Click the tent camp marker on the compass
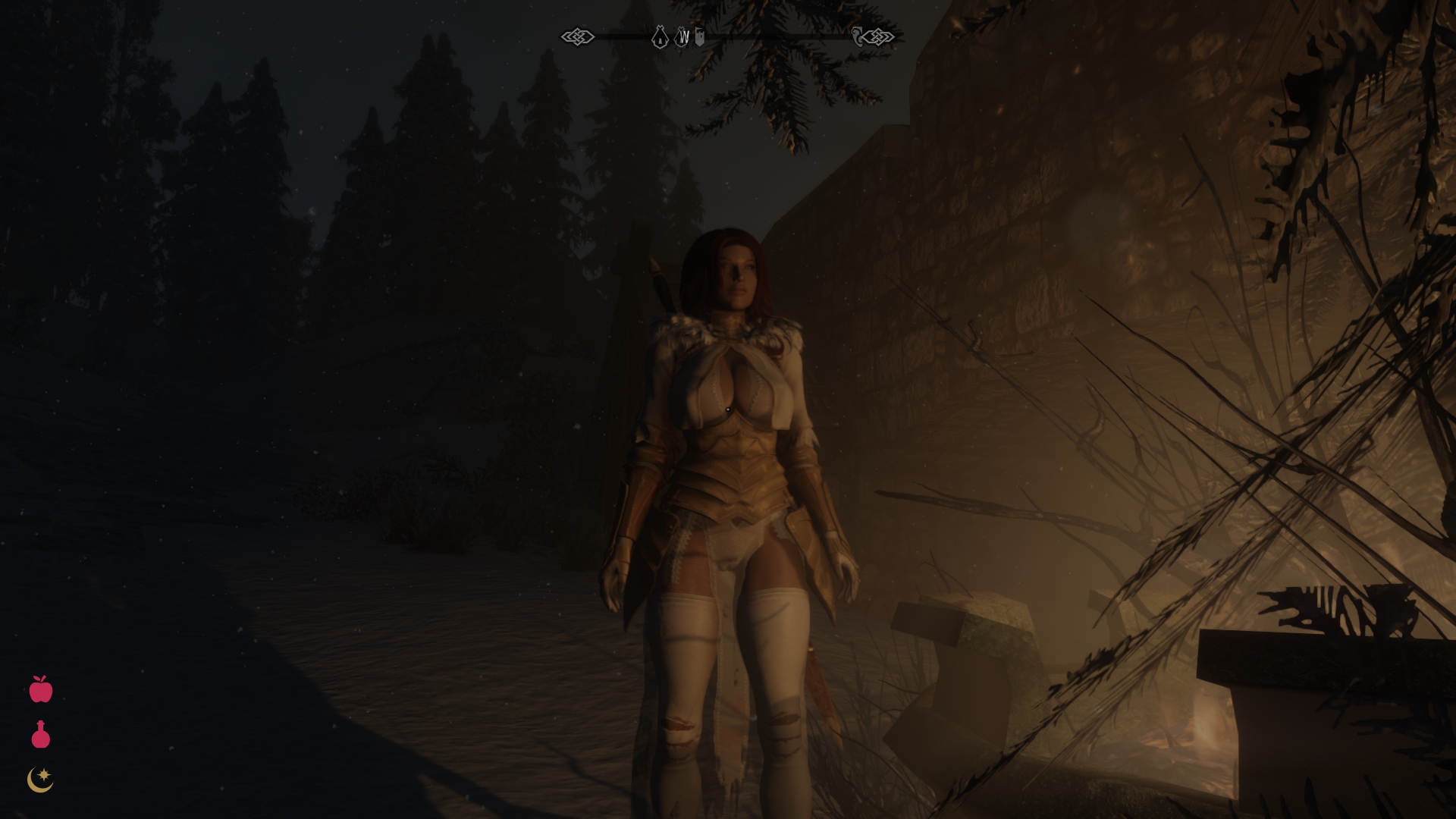This screenshot has height=819, width=1456. coord(660,36)
